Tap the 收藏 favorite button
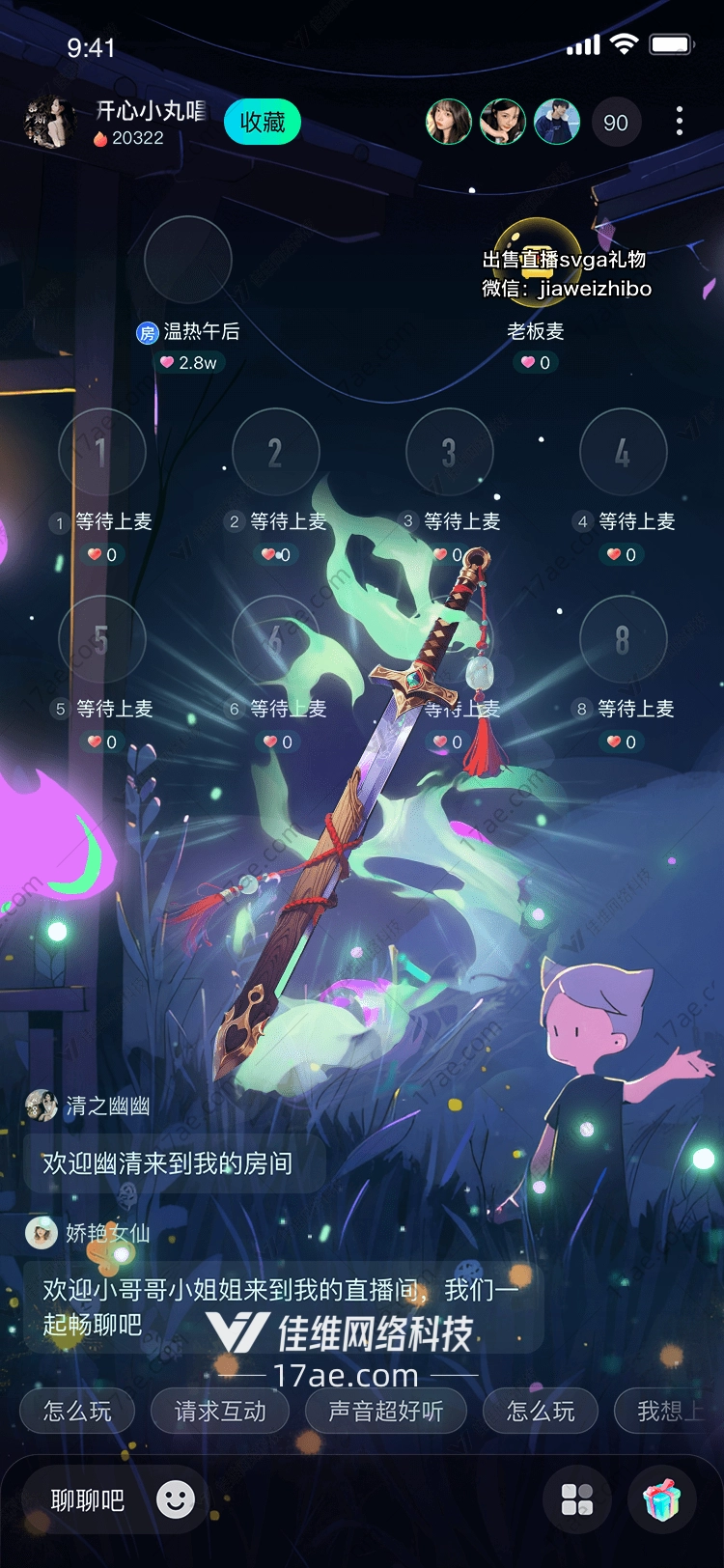This screenshot has height=1568, width=724. point(263,123)
